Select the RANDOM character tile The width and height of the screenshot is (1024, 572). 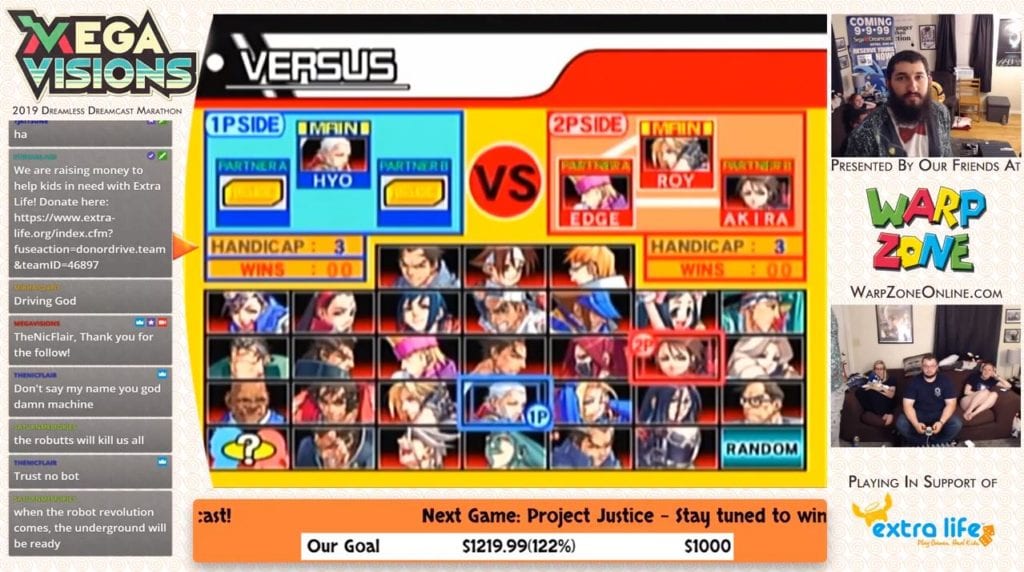point(761,448)
